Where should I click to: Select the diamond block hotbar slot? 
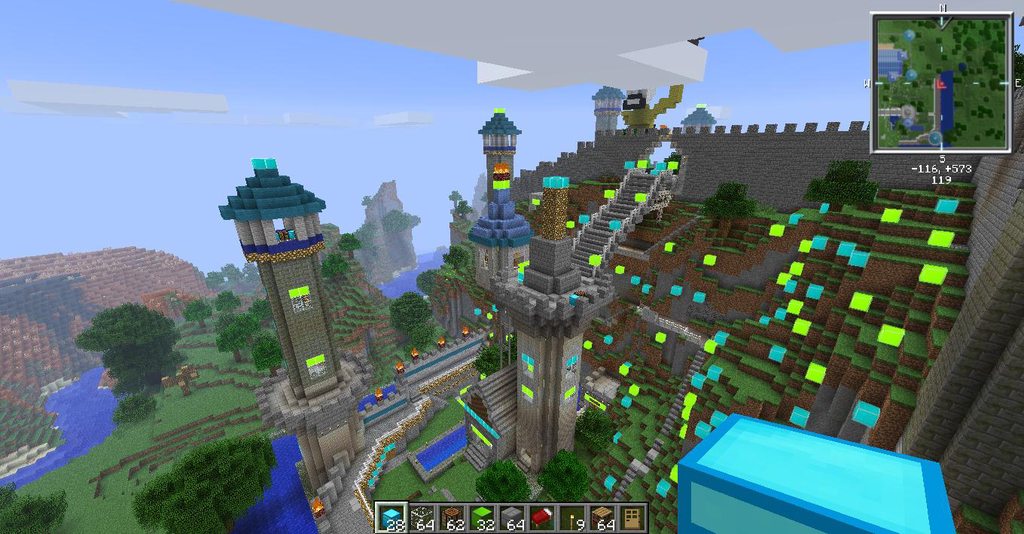pos(391,517)
